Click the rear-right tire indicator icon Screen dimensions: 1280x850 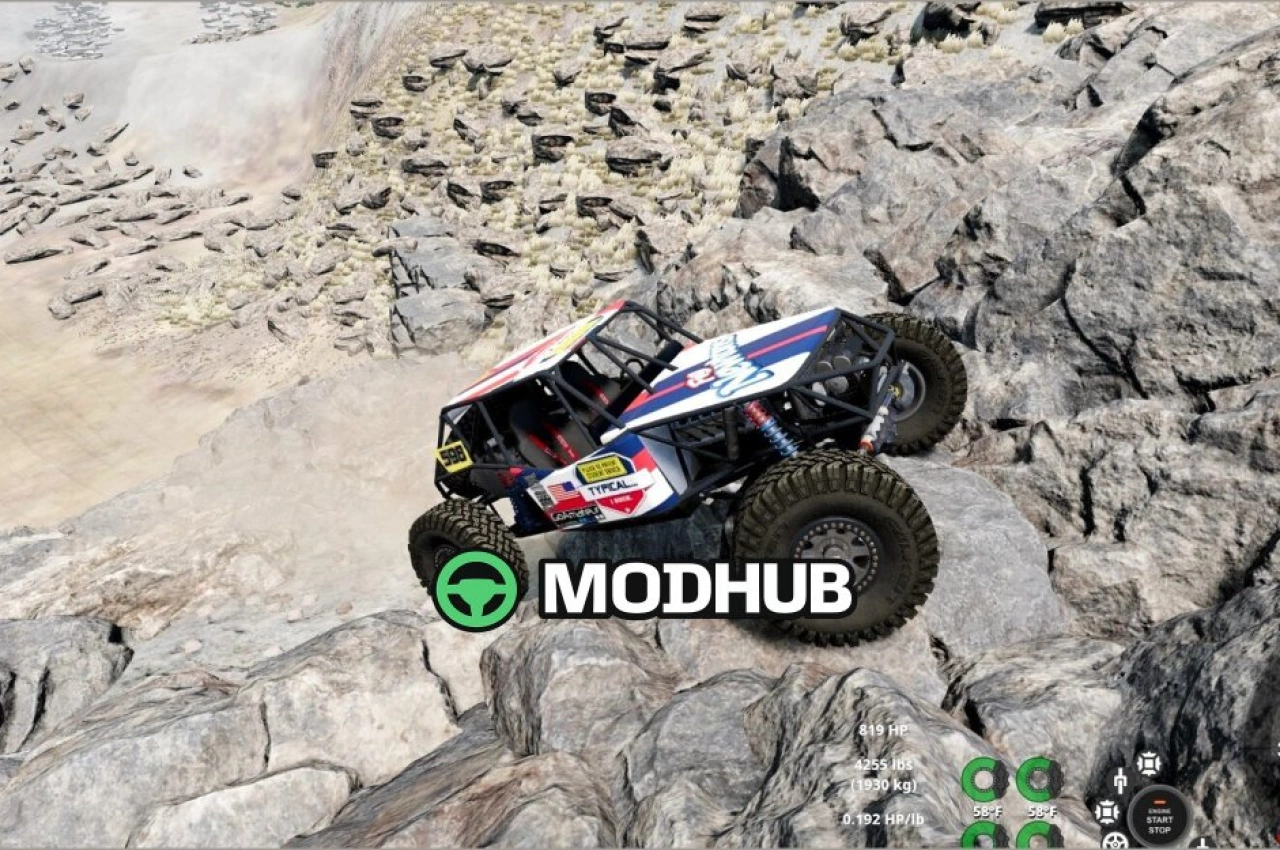pyautogui.click(x=1039, y=843)
